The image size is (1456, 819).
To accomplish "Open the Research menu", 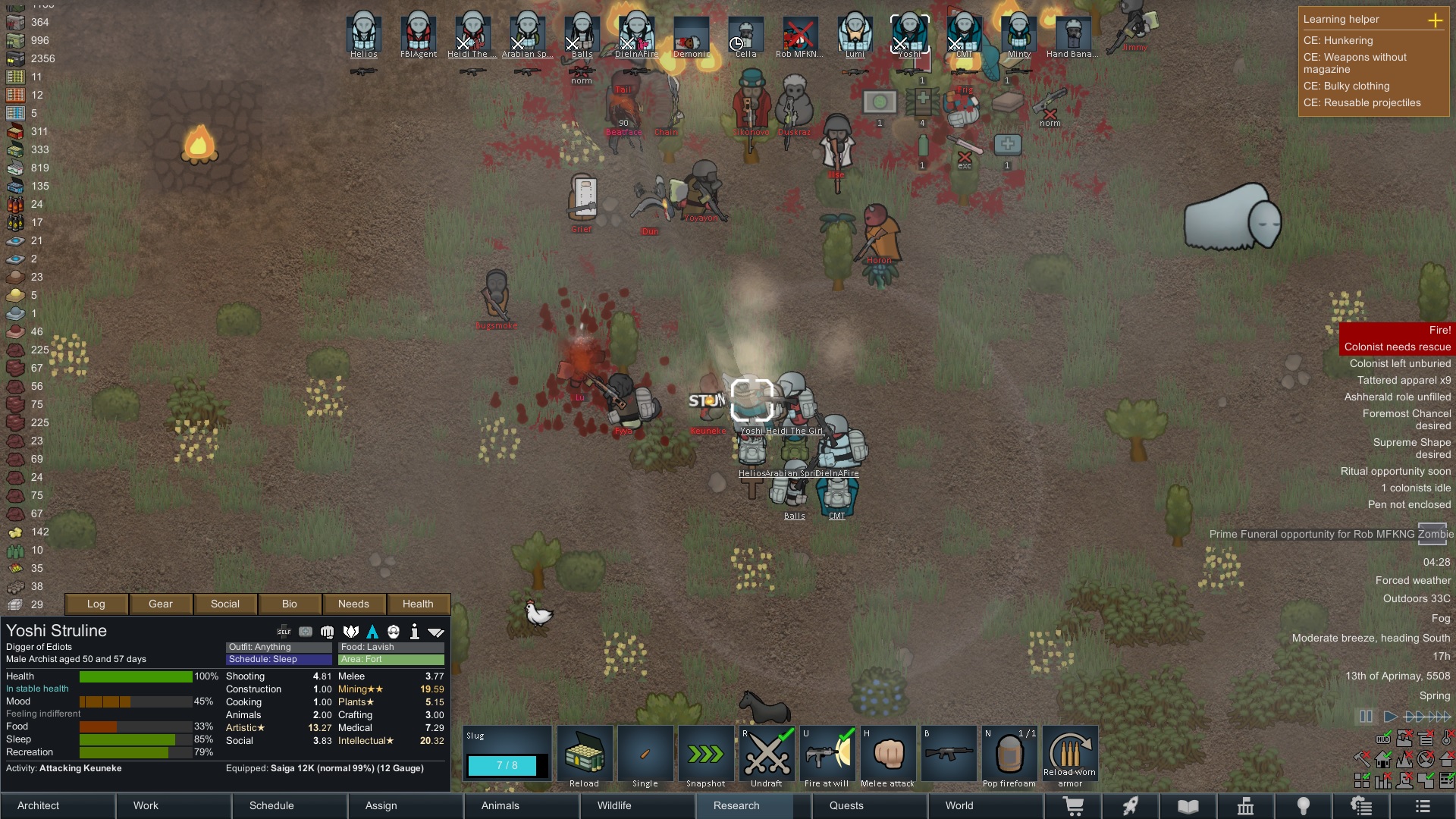I will click(736, 805).
